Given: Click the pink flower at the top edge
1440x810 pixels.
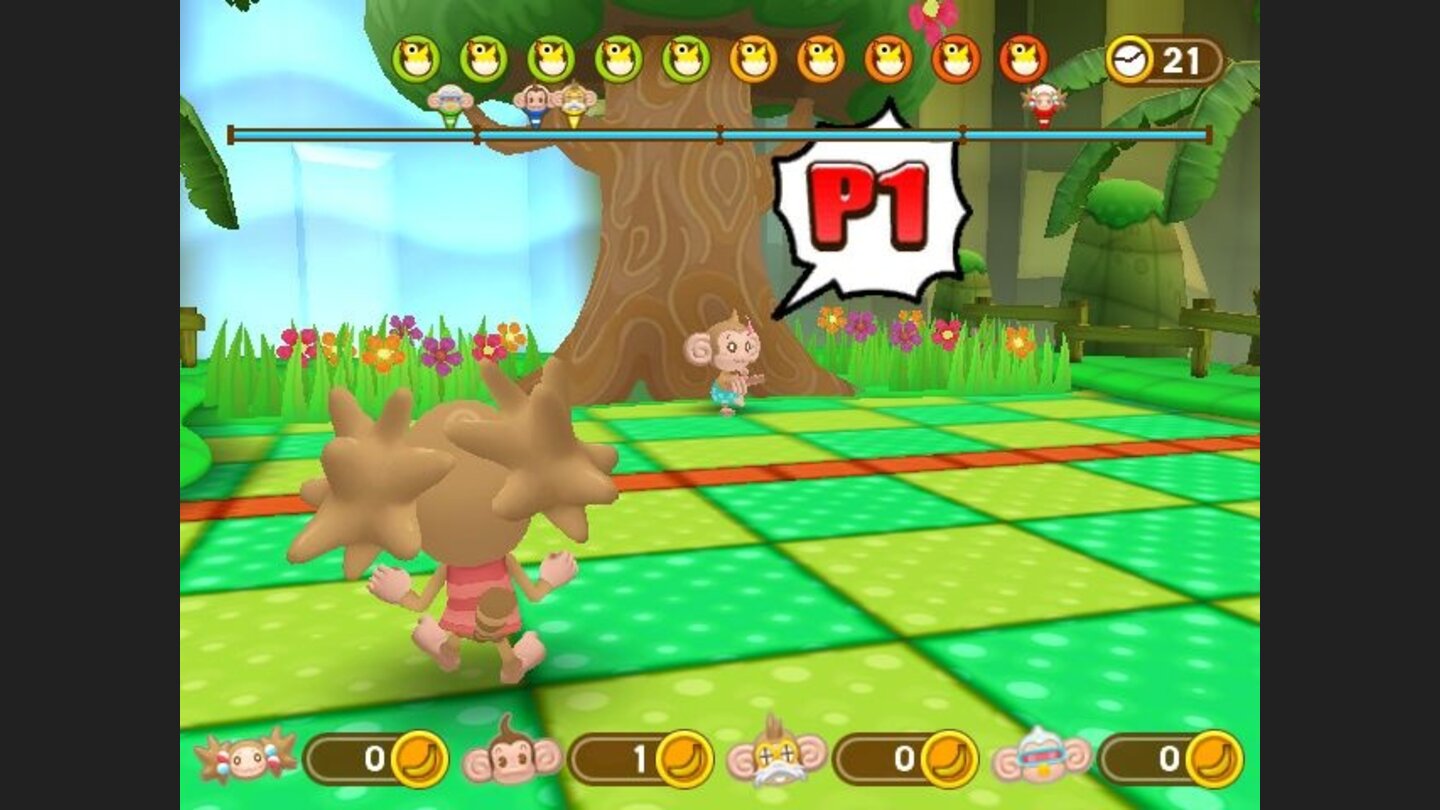Looking at the screenshot, I should [x=930, y=14].
